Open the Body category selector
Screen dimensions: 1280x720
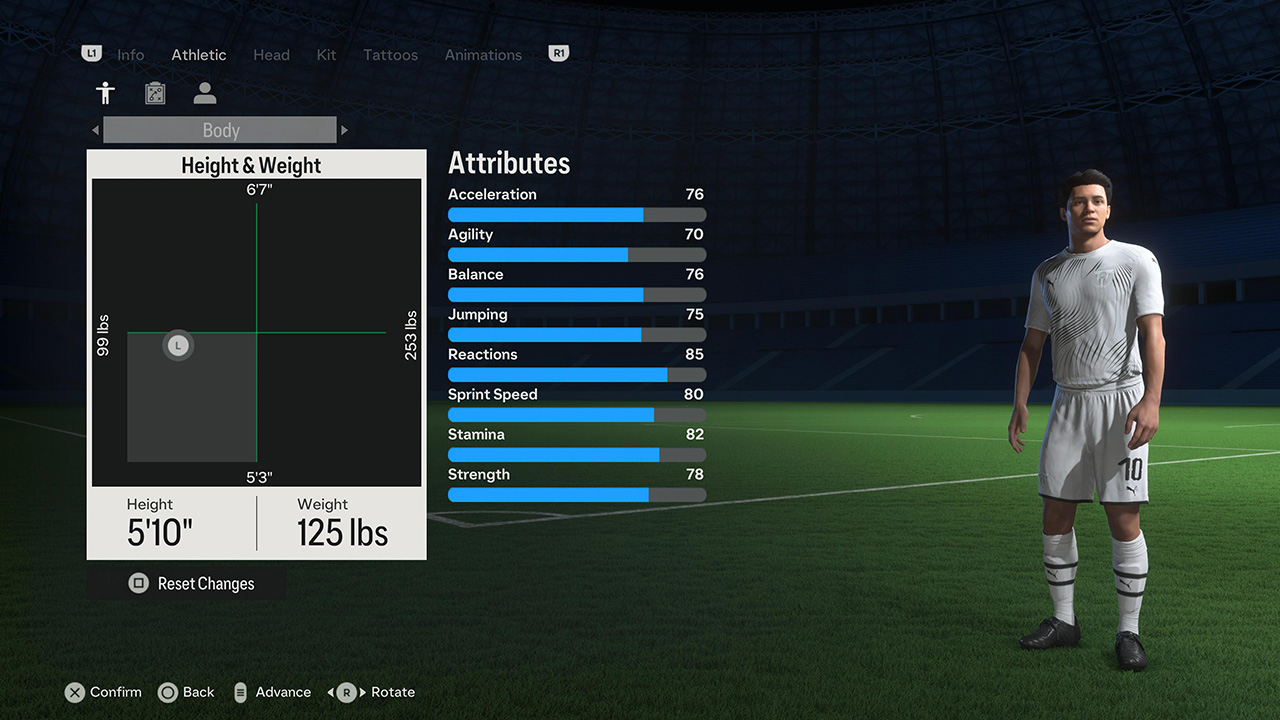pyautogui.click(x=220, y=130)
